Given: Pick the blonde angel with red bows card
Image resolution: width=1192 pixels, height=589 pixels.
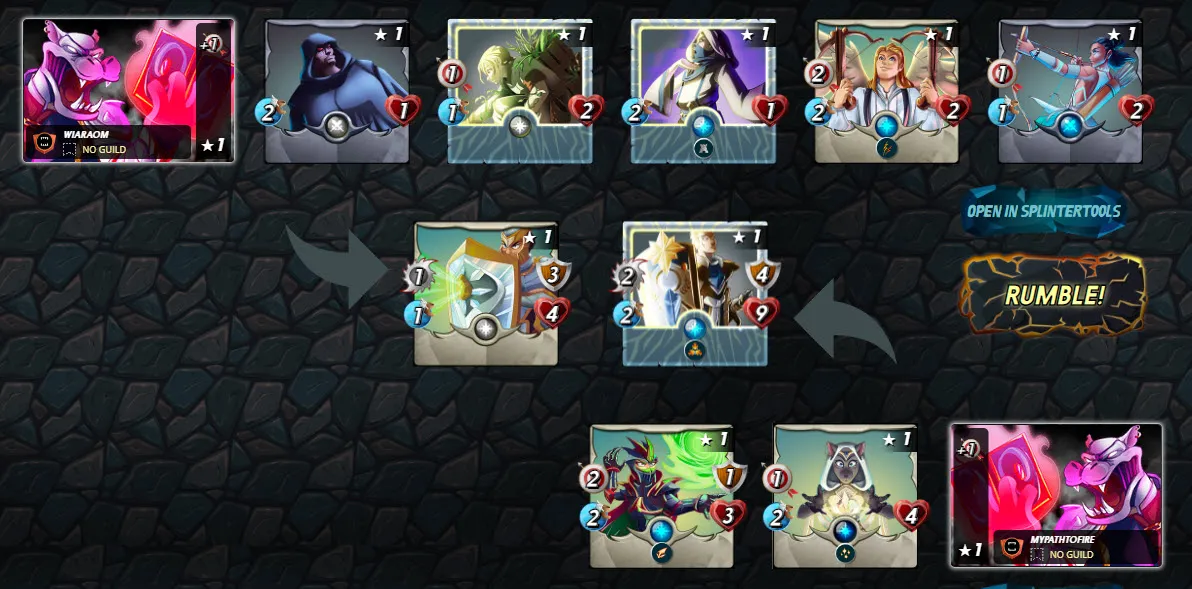Looking at the screenshot, I should (x=887, y=91).
